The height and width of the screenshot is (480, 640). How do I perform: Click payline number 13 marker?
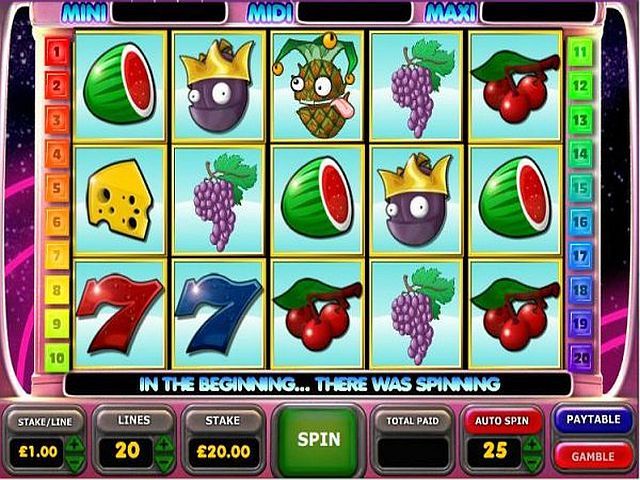pos(580,120)
